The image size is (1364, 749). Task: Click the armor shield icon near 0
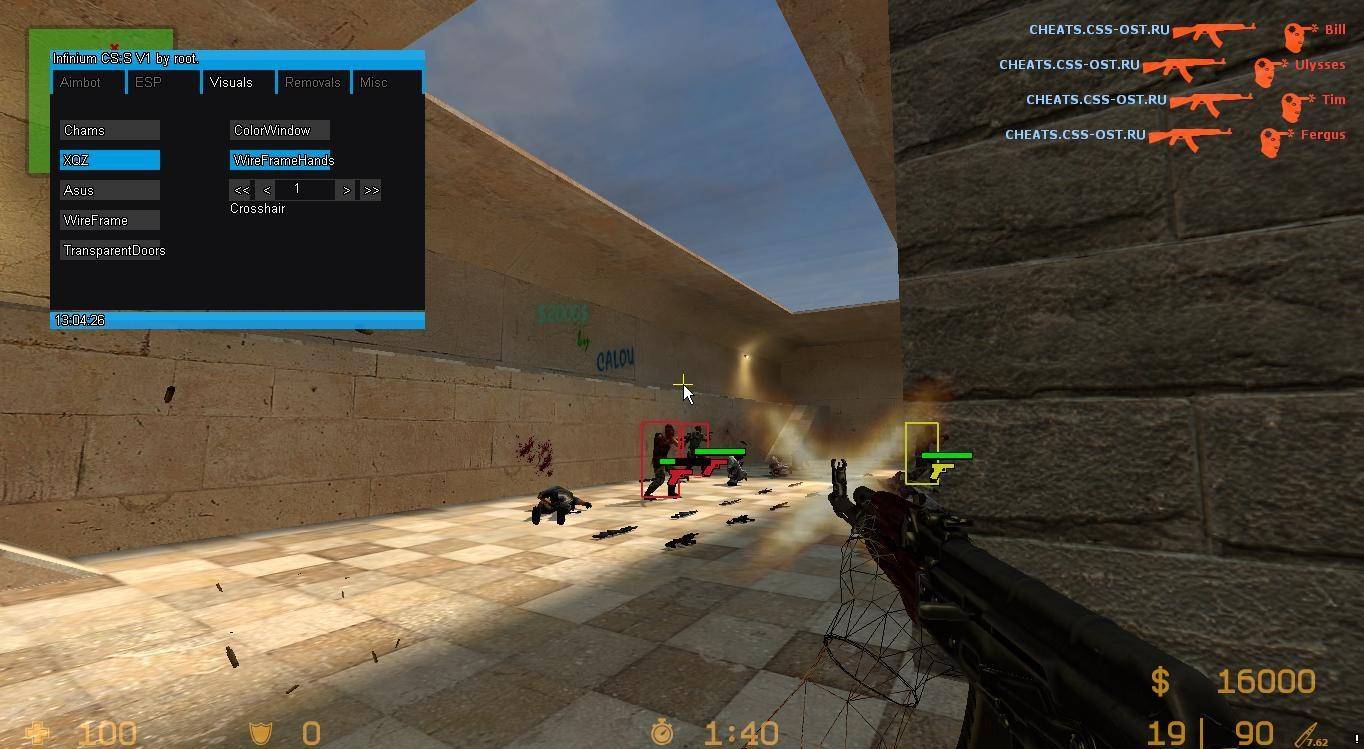(260, 733)
